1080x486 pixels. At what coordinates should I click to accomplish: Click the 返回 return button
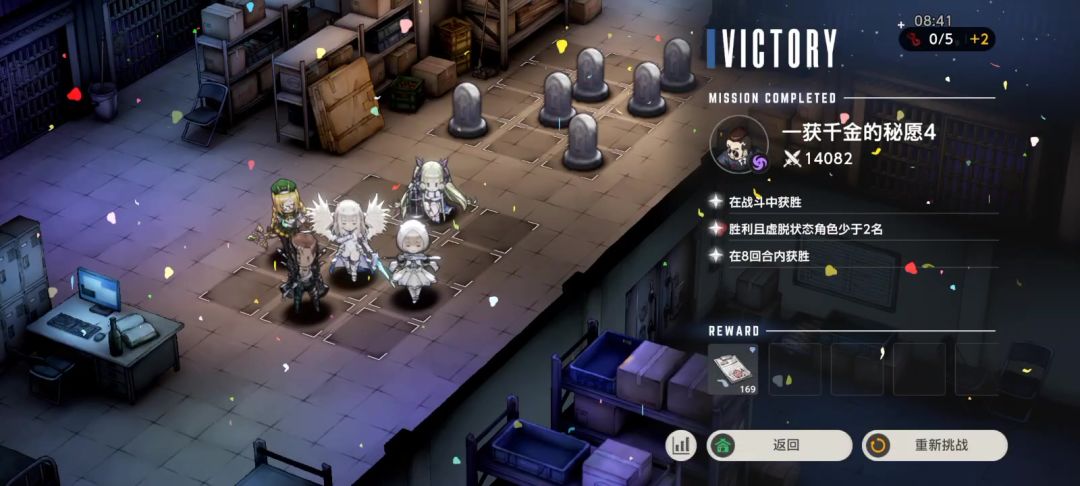coord(779,445)
